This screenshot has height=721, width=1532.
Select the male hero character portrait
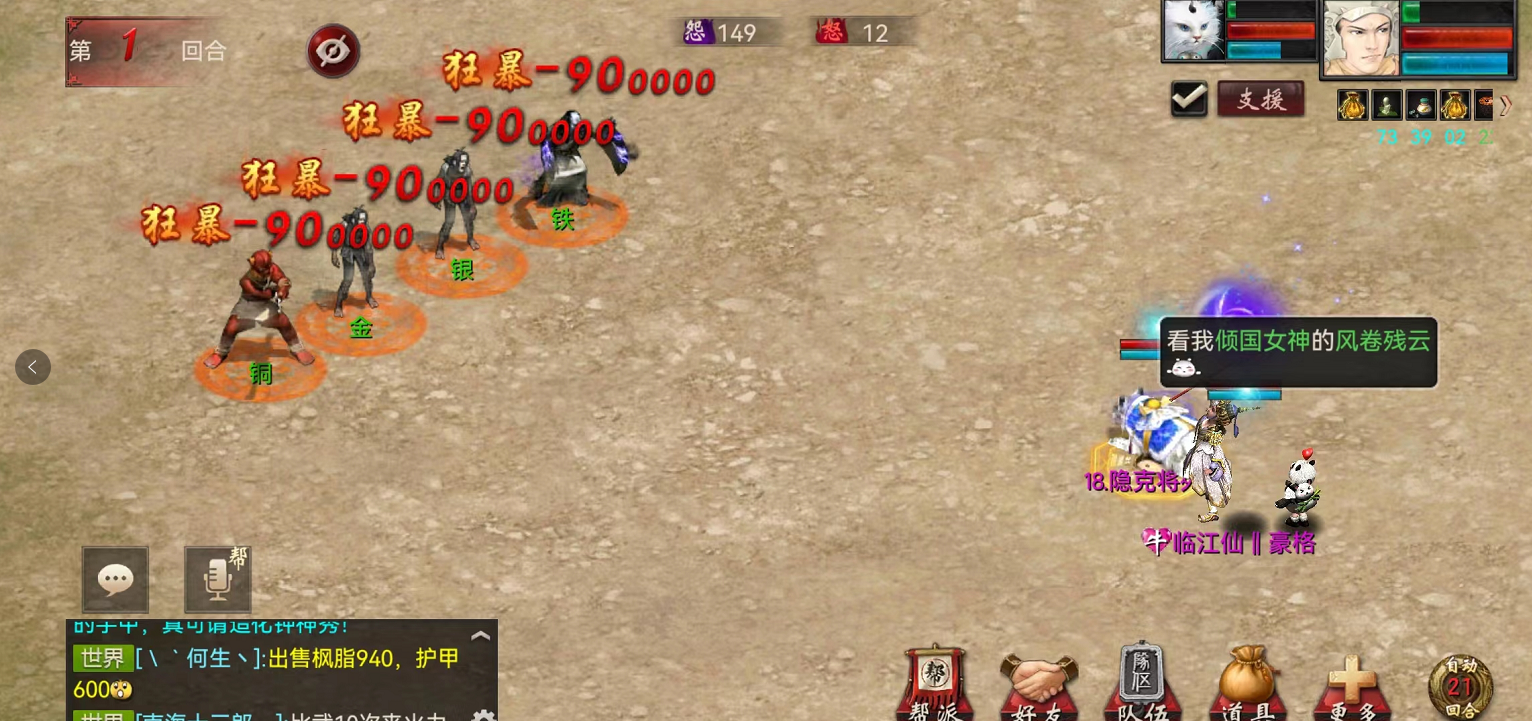[1361, 38]
